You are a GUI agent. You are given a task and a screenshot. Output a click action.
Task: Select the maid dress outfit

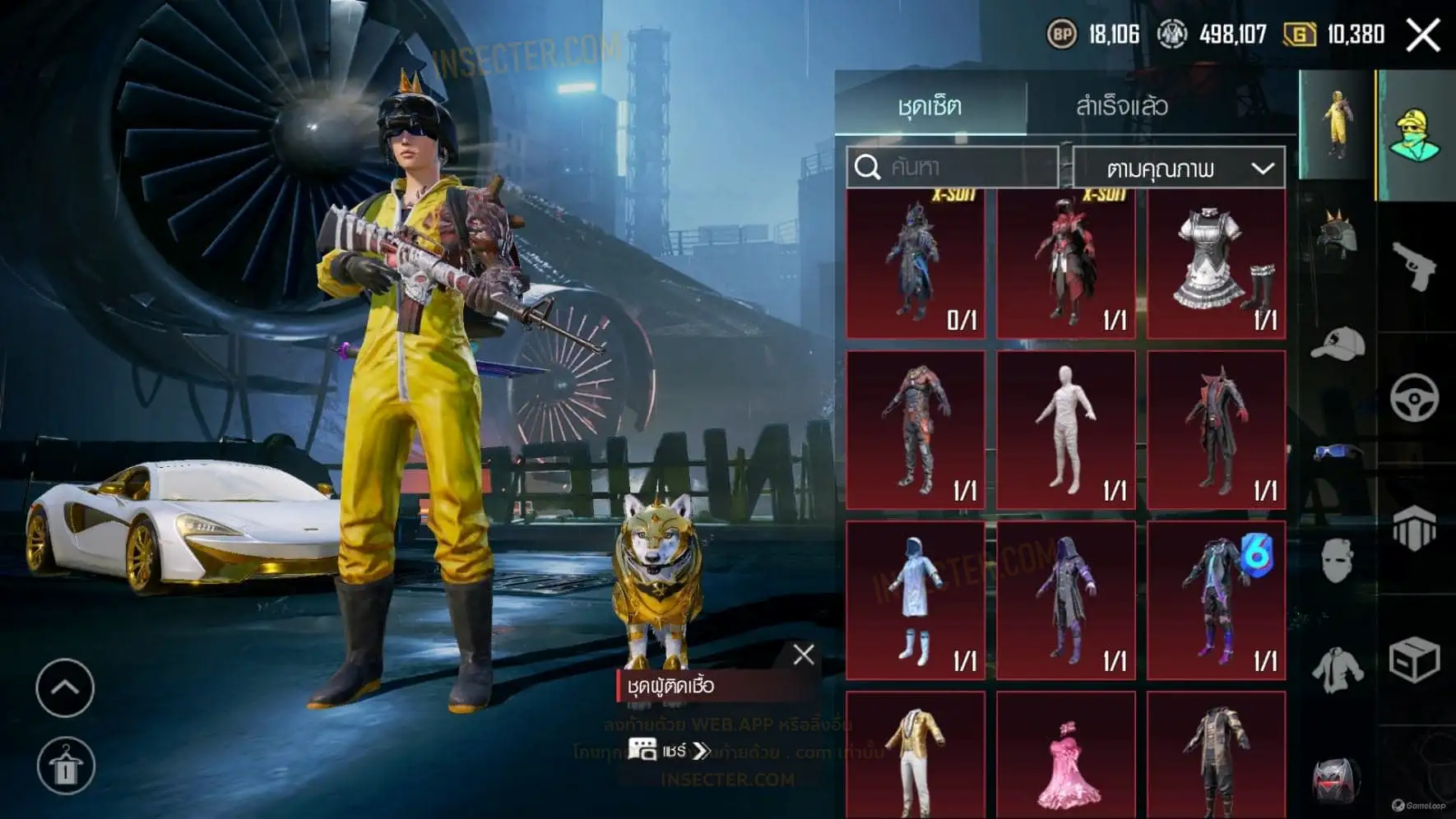1216,265
